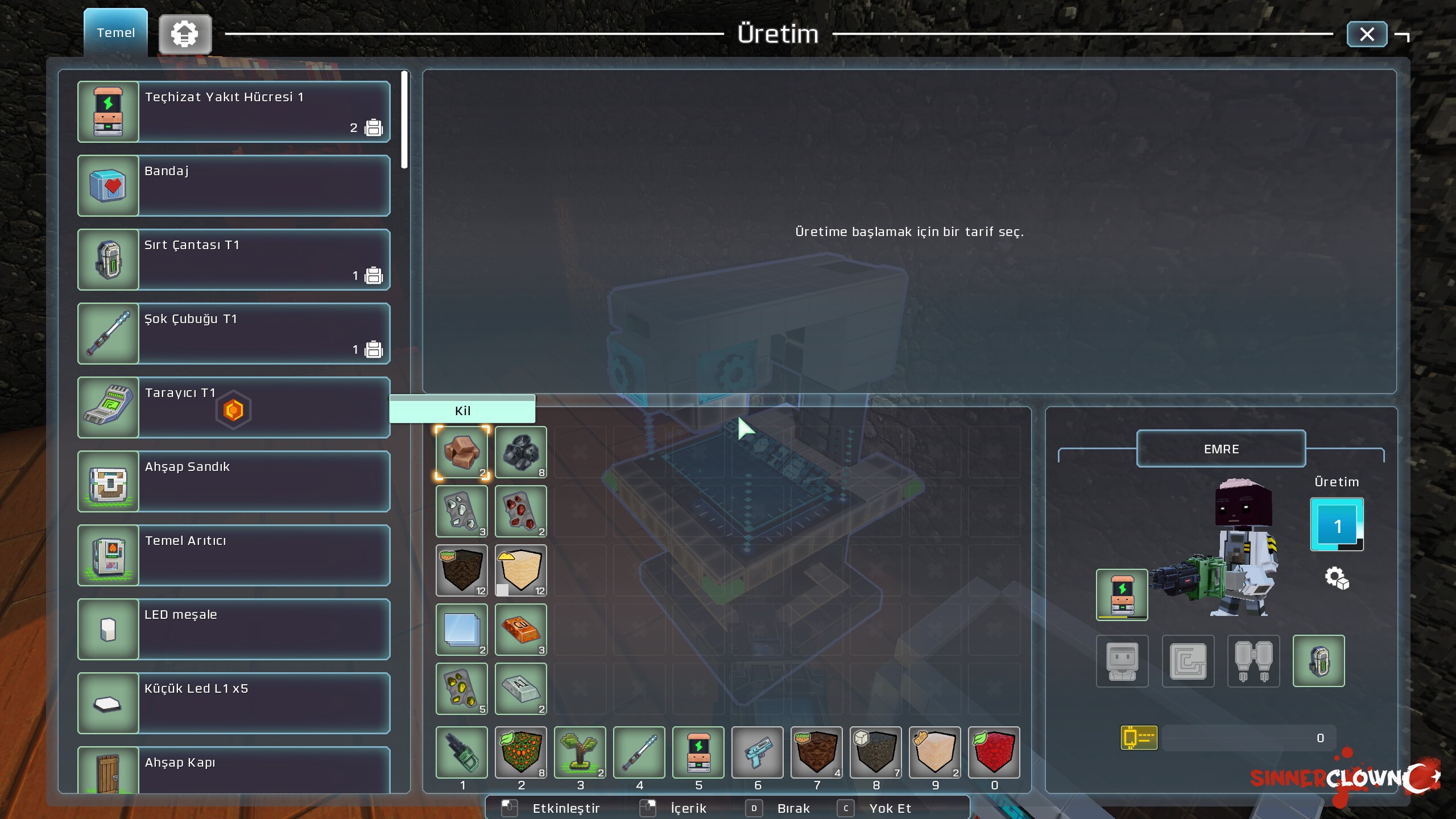Select the copper ingot inventory slot
1456x819 pixels.
(x=521, y=630)
